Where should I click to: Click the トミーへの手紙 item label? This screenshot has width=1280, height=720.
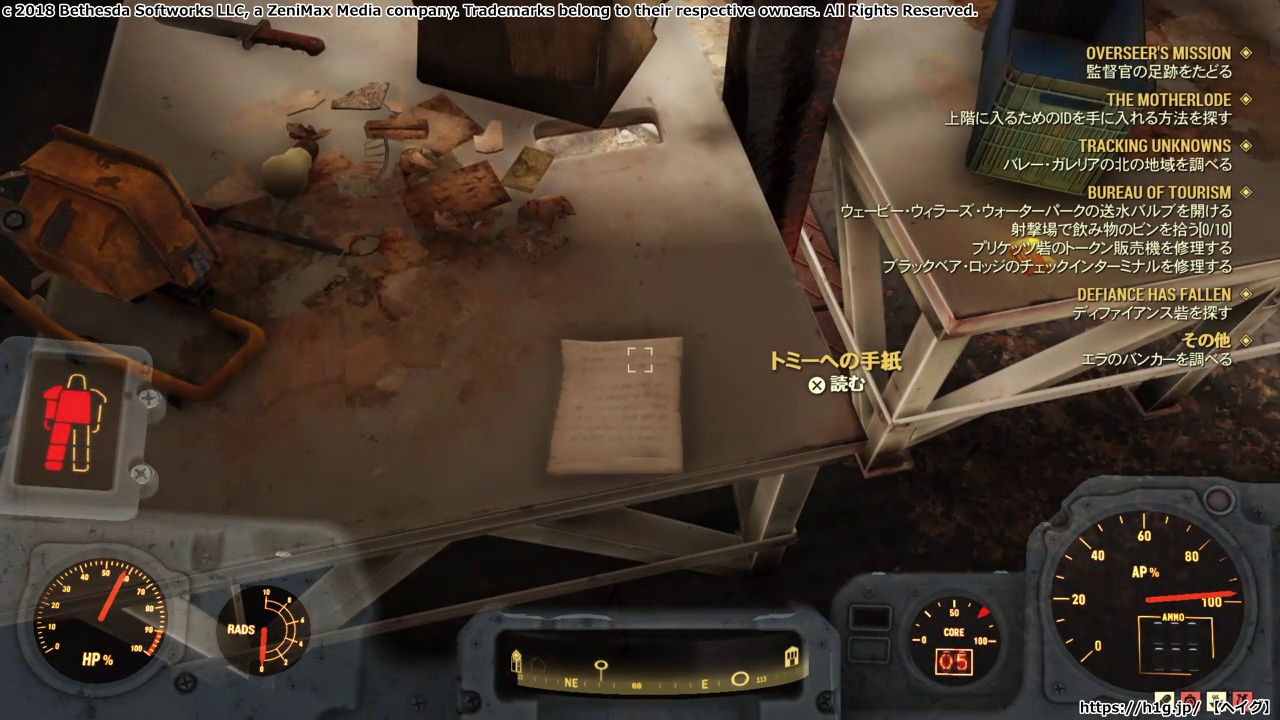click(821, 361)
